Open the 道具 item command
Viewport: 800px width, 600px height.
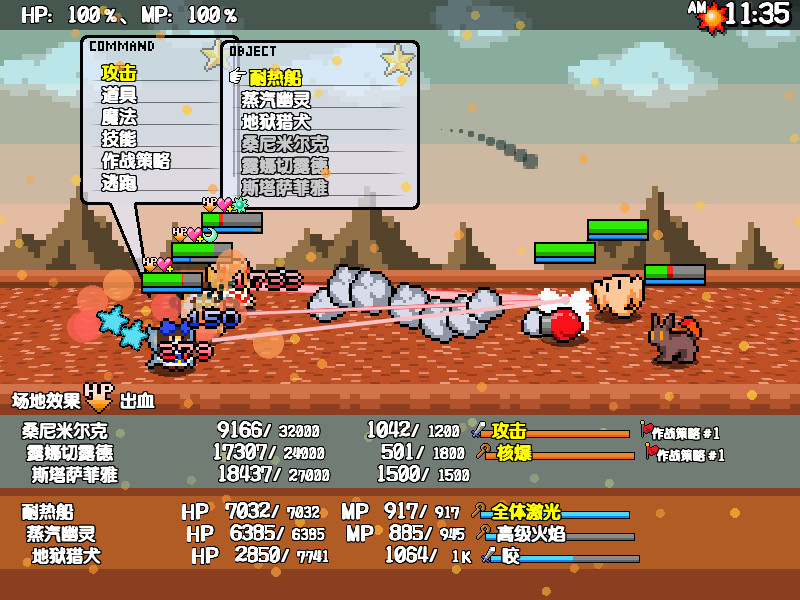119,95
